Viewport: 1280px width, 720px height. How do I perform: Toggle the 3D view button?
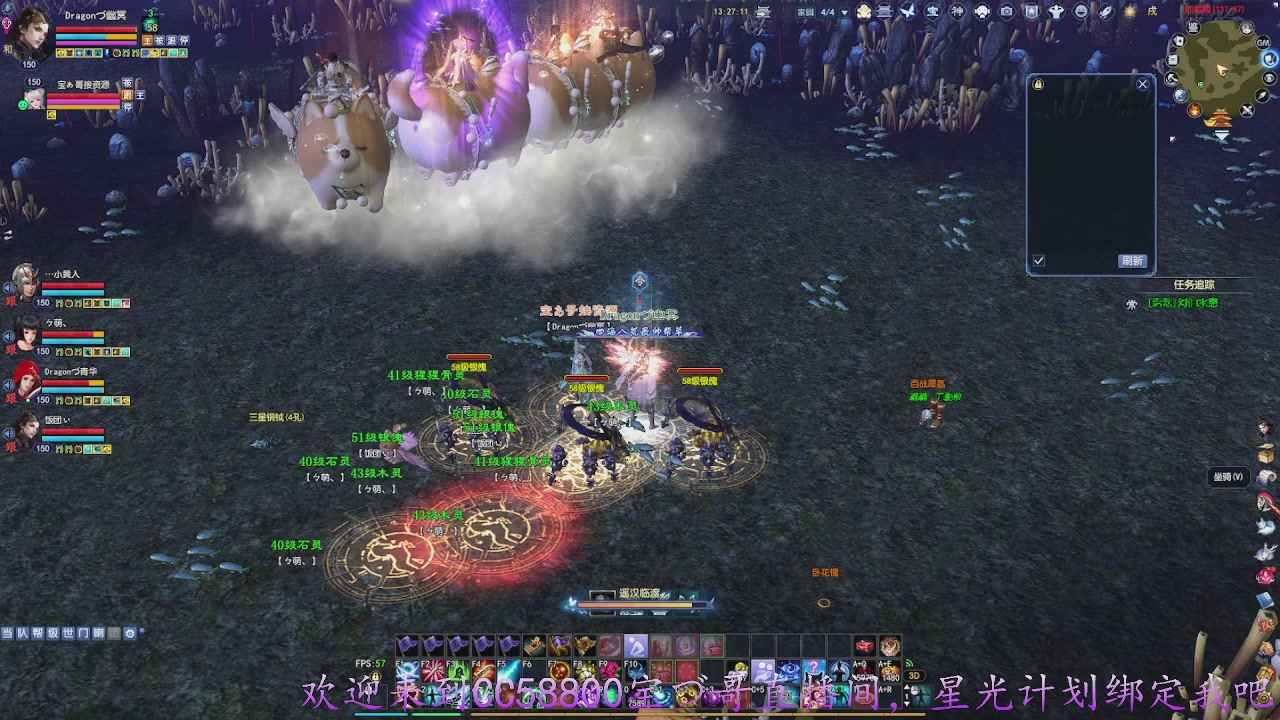[913, 676]
